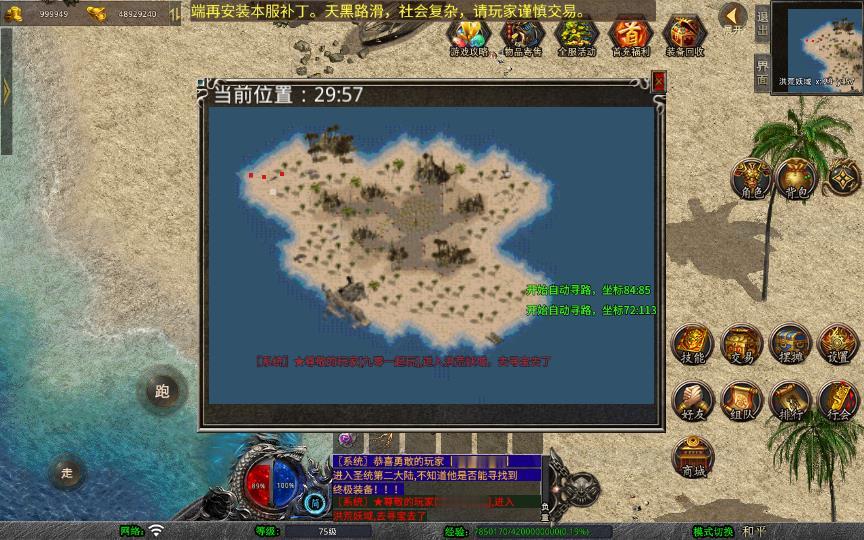This screenshot has height=540, width=864.
Task: Open the backpack (背包) inventory
Action: pos(797,180)
